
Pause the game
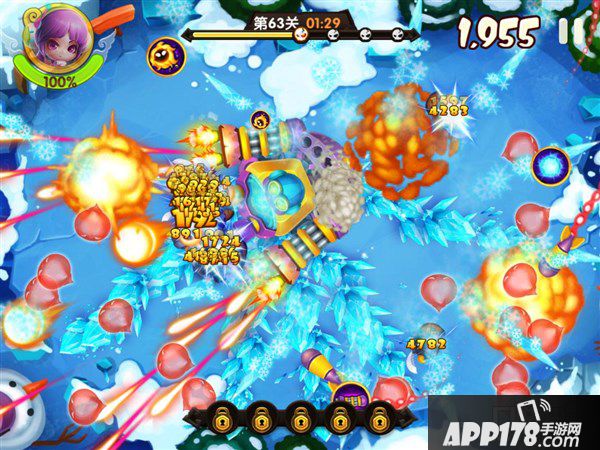(x=572, y=32)
